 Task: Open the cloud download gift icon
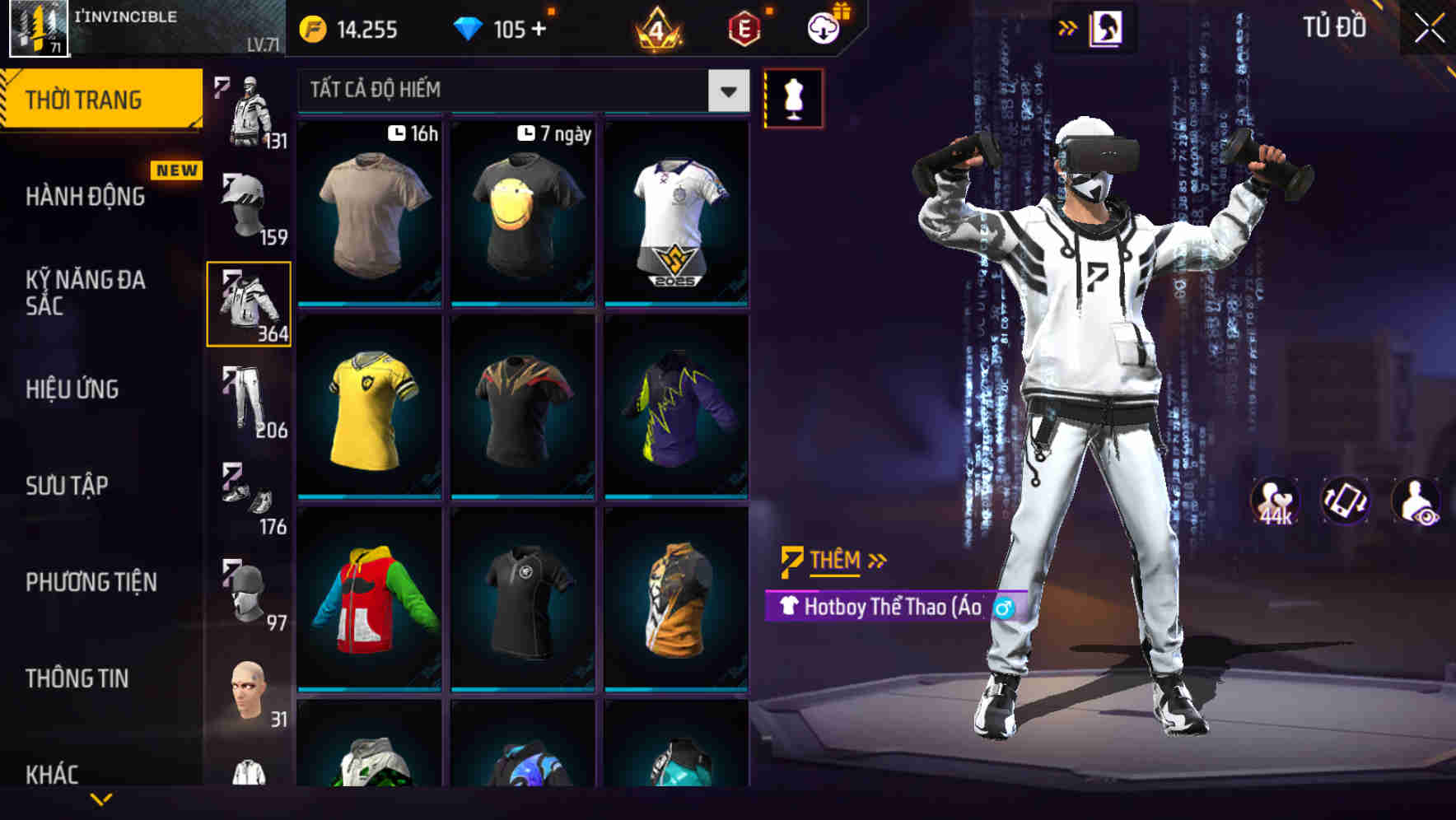[822, 27]
